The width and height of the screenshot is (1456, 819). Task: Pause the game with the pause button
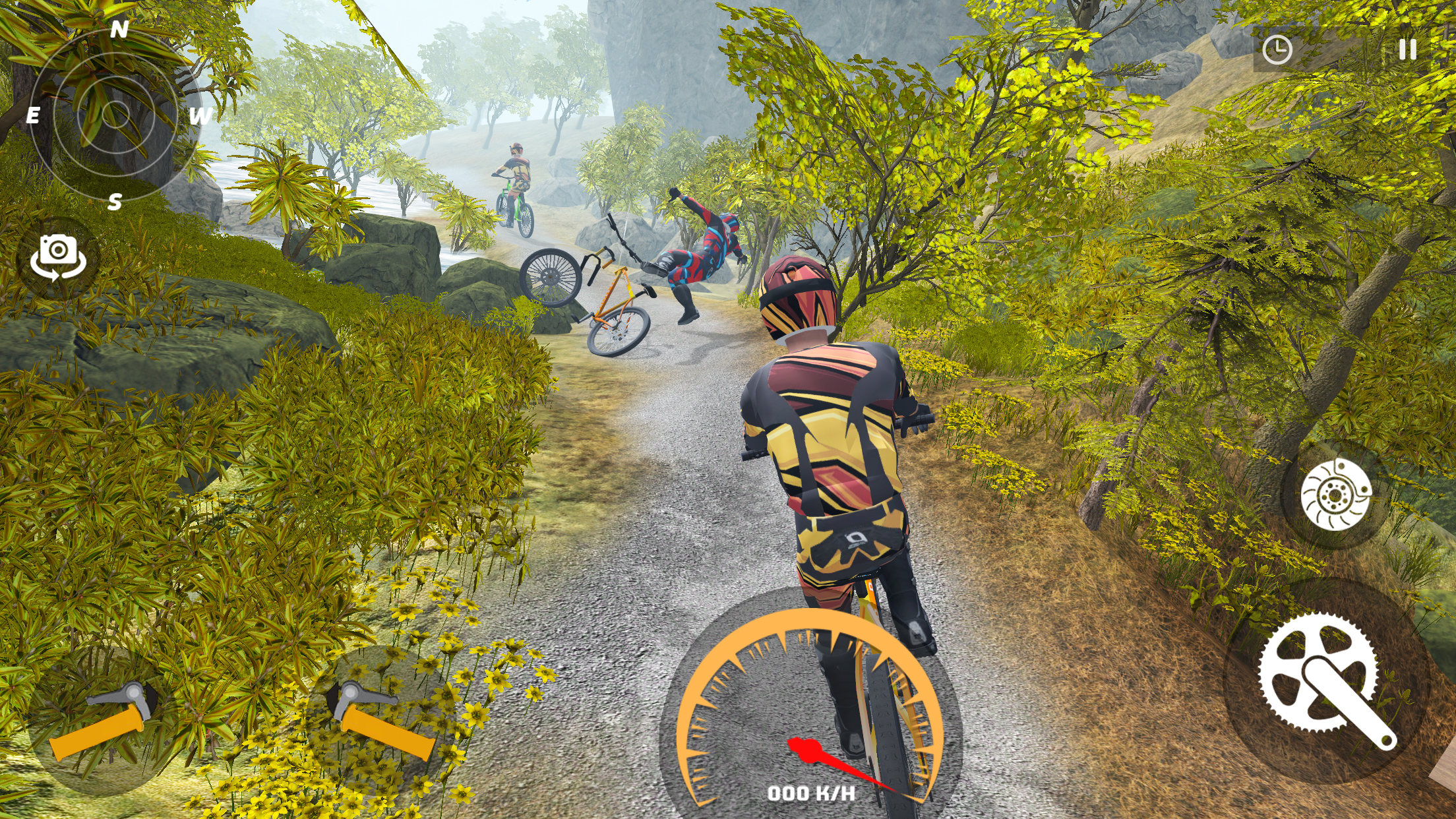pyautogui.click(x=1407, y=49)
